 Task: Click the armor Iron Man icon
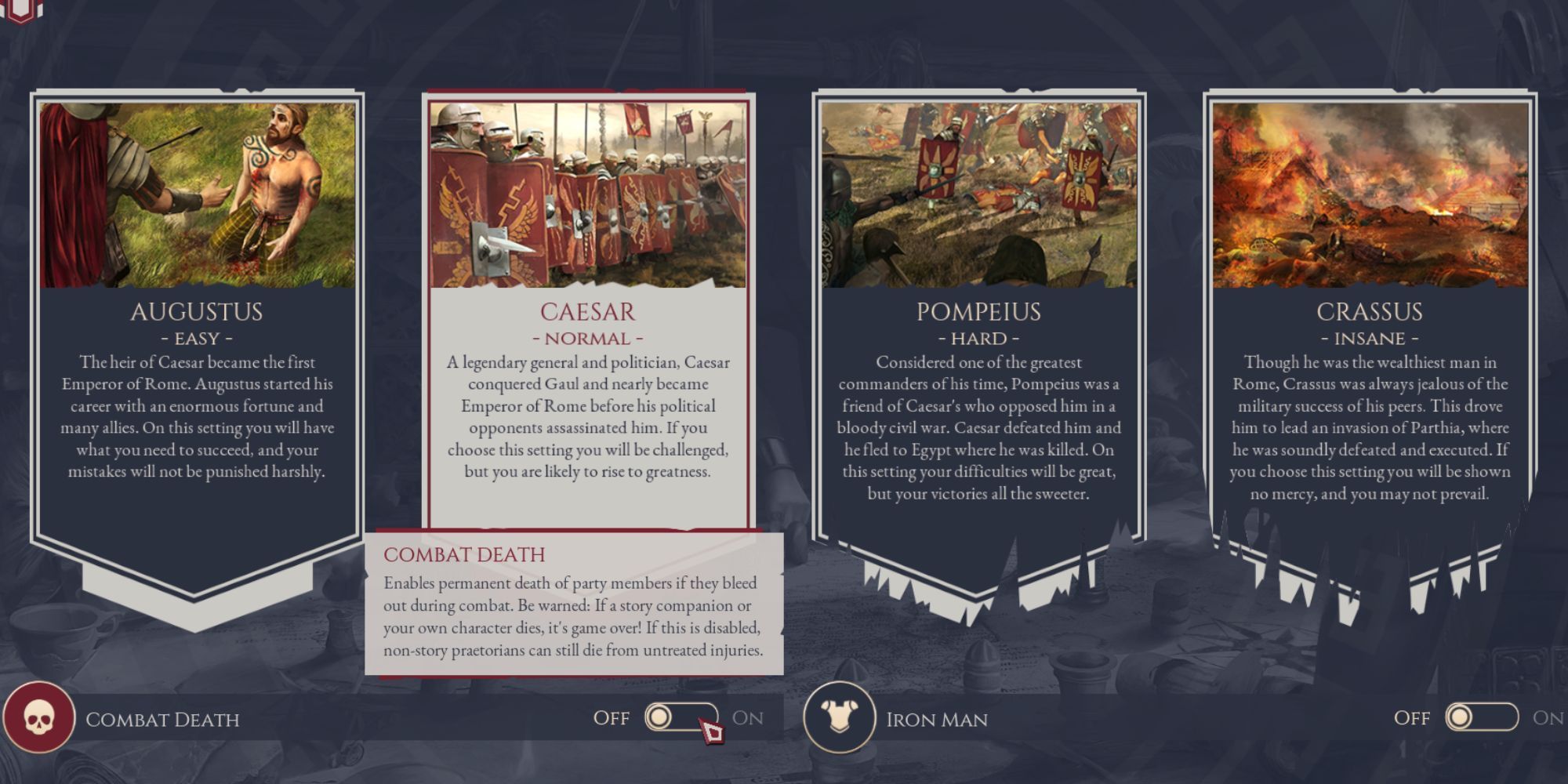(841, 717)
